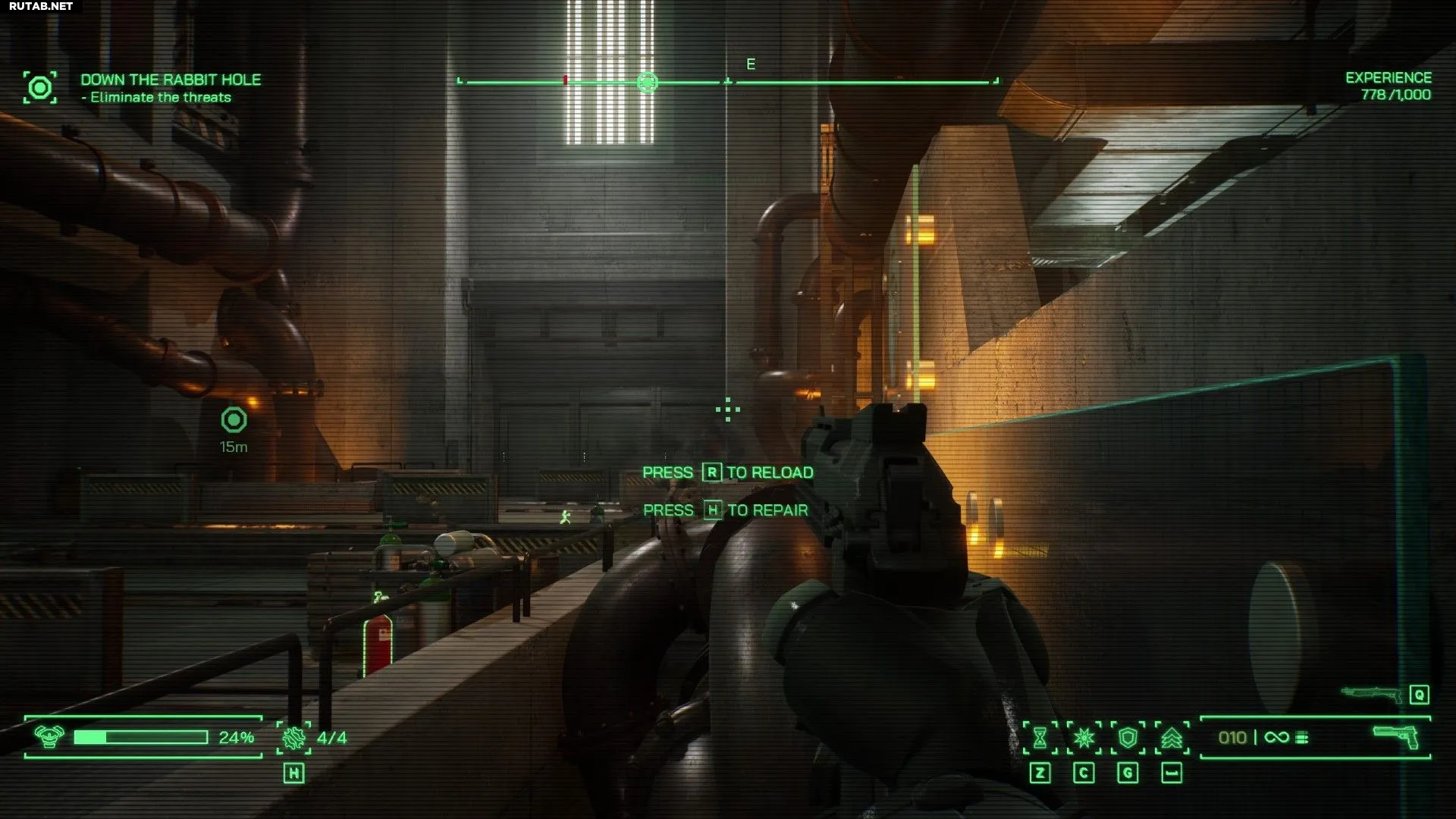Click the RUTAB.NET watermark
1456x819 pixels.
click(x=41, y=6)
